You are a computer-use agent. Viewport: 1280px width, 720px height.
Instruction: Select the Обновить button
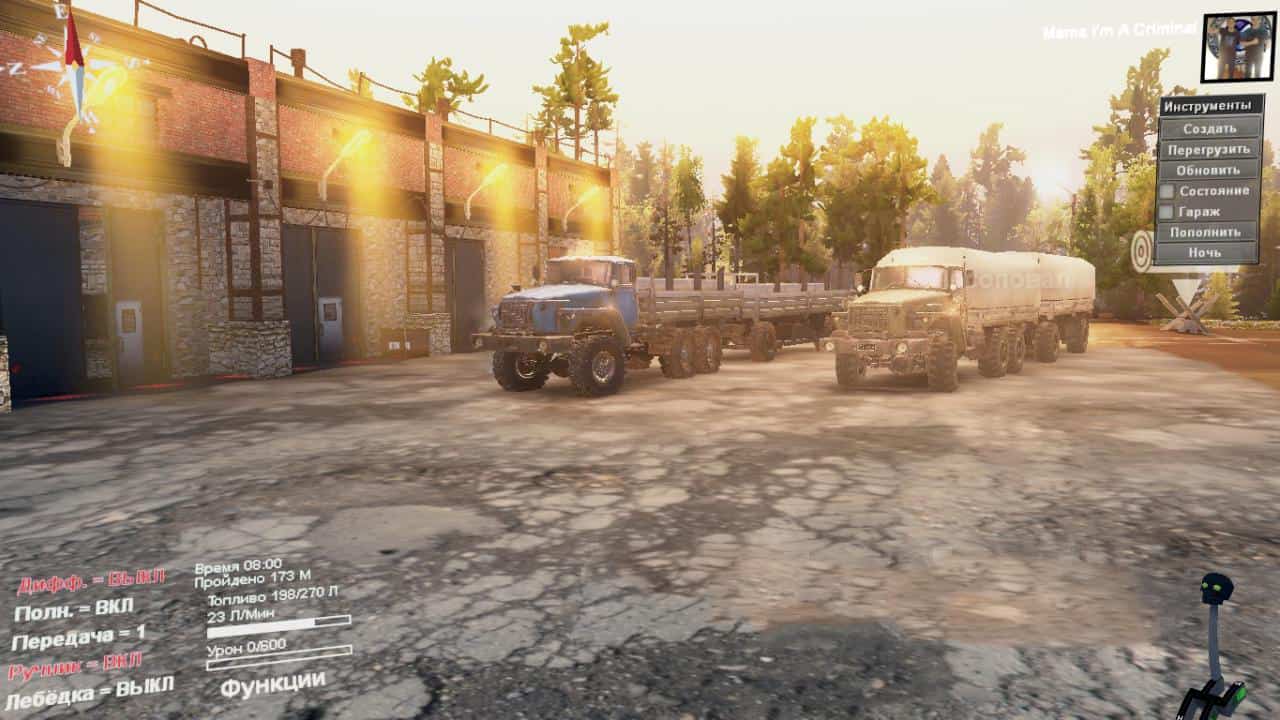tap(1209, 170)
